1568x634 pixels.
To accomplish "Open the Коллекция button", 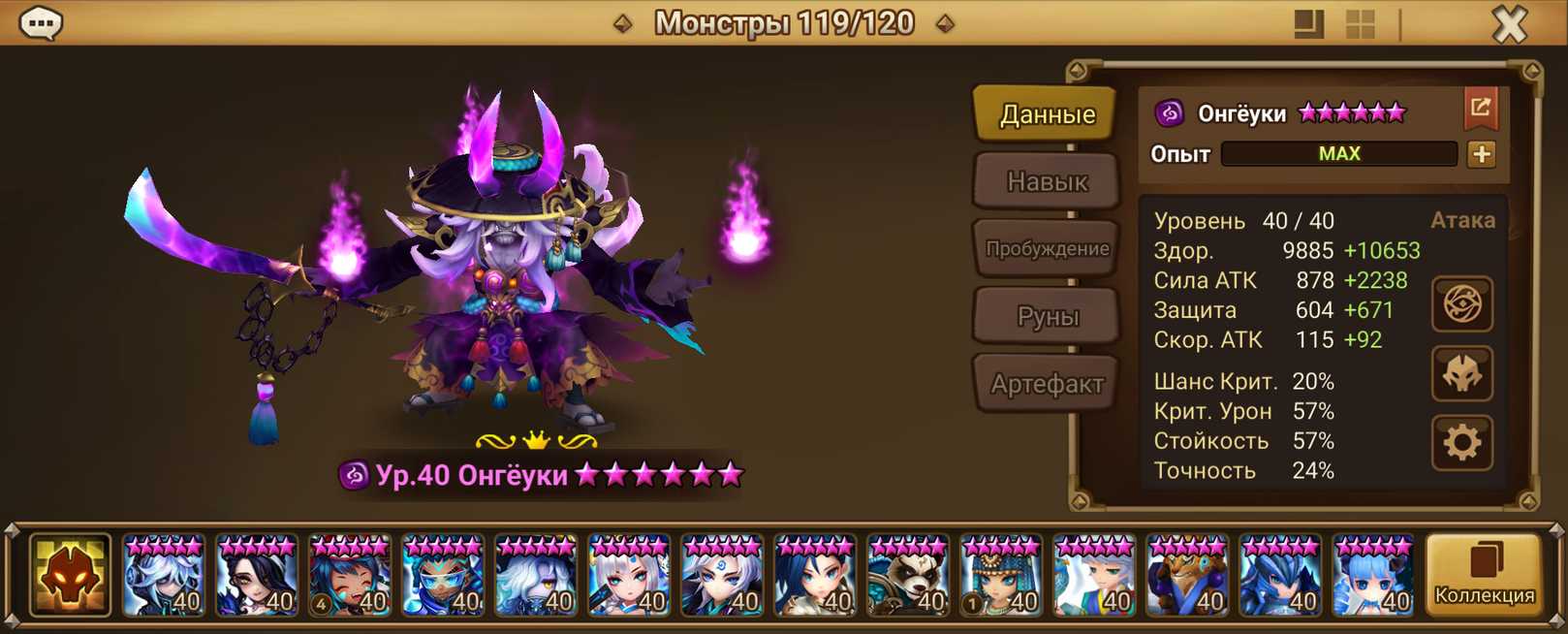I will tap(1484, 576).
